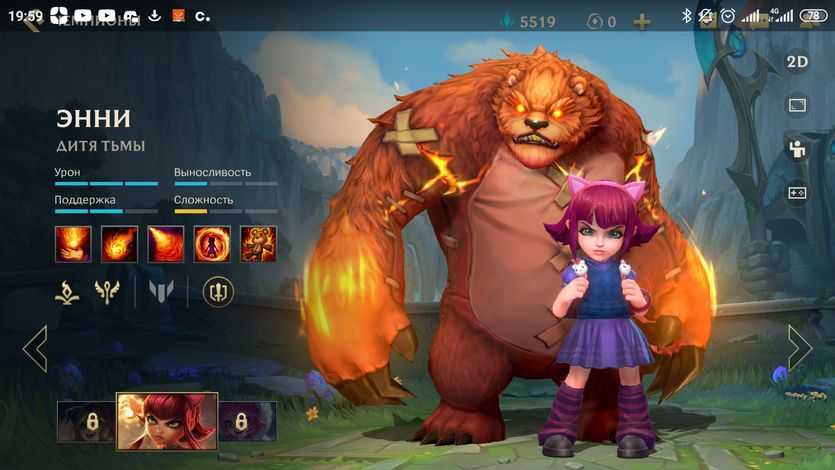Add more currency with the plus button

click(x=642, y=21)
